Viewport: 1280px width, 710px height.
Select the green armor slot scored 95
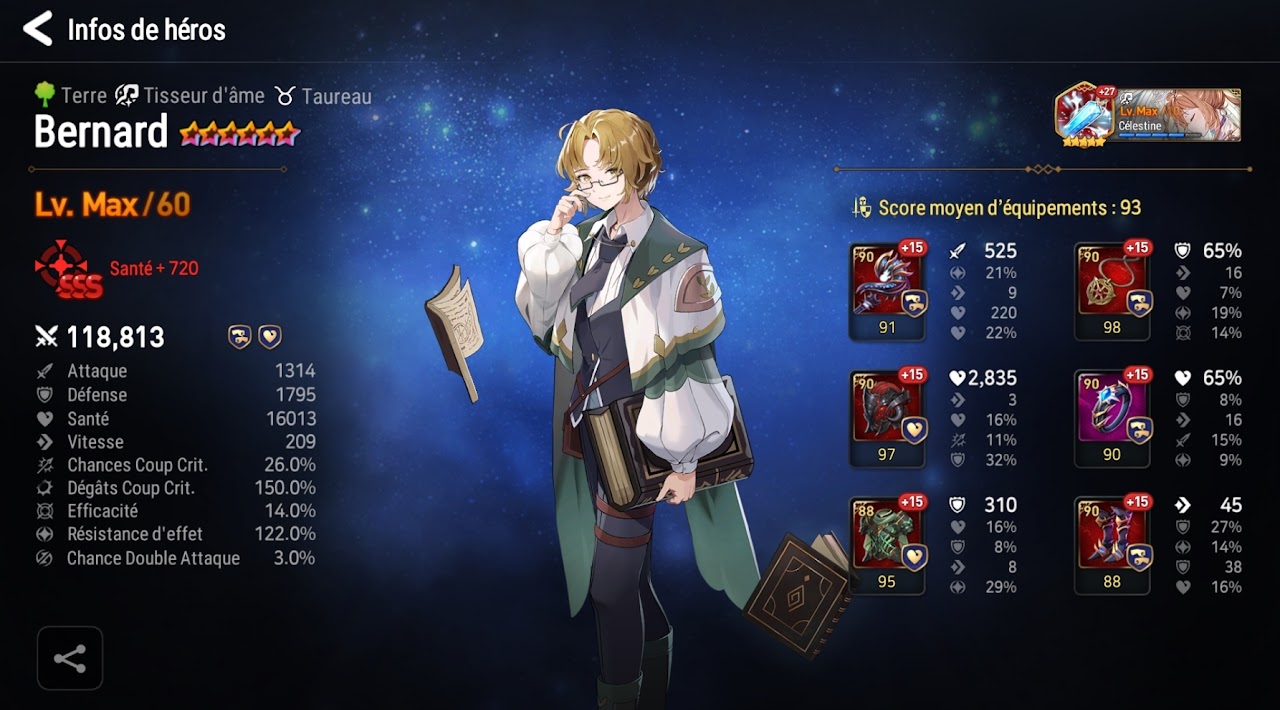point(887,545)
